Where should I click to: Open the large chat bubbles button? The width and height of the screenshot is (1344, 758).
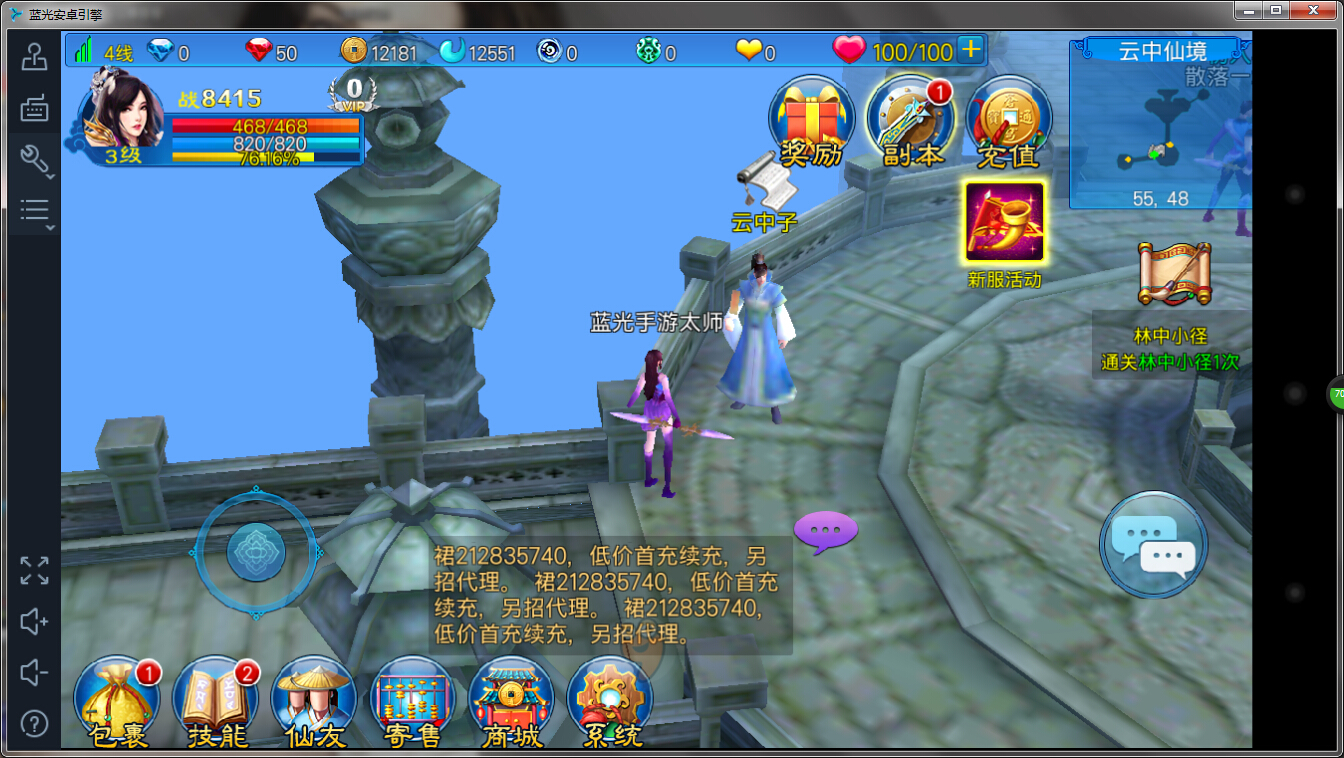[1153, 545]
